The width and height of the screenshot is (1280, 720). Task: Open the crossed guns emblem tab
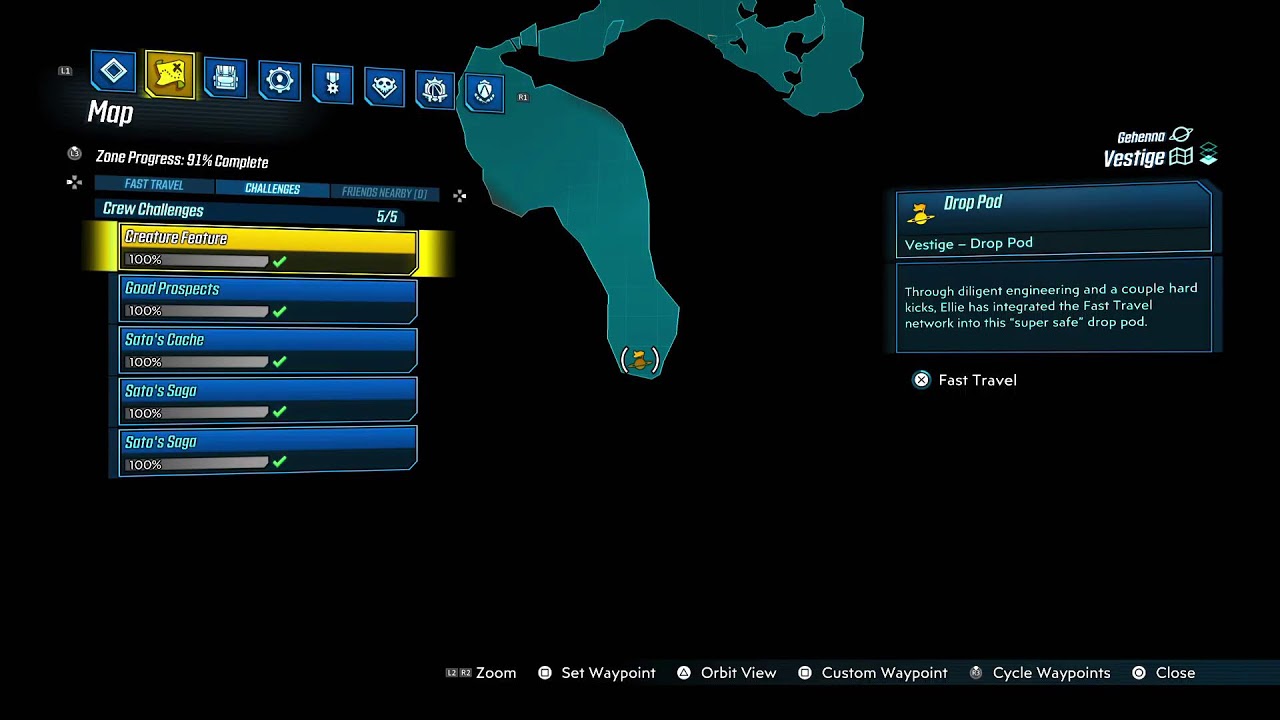[x=435, y=91]
